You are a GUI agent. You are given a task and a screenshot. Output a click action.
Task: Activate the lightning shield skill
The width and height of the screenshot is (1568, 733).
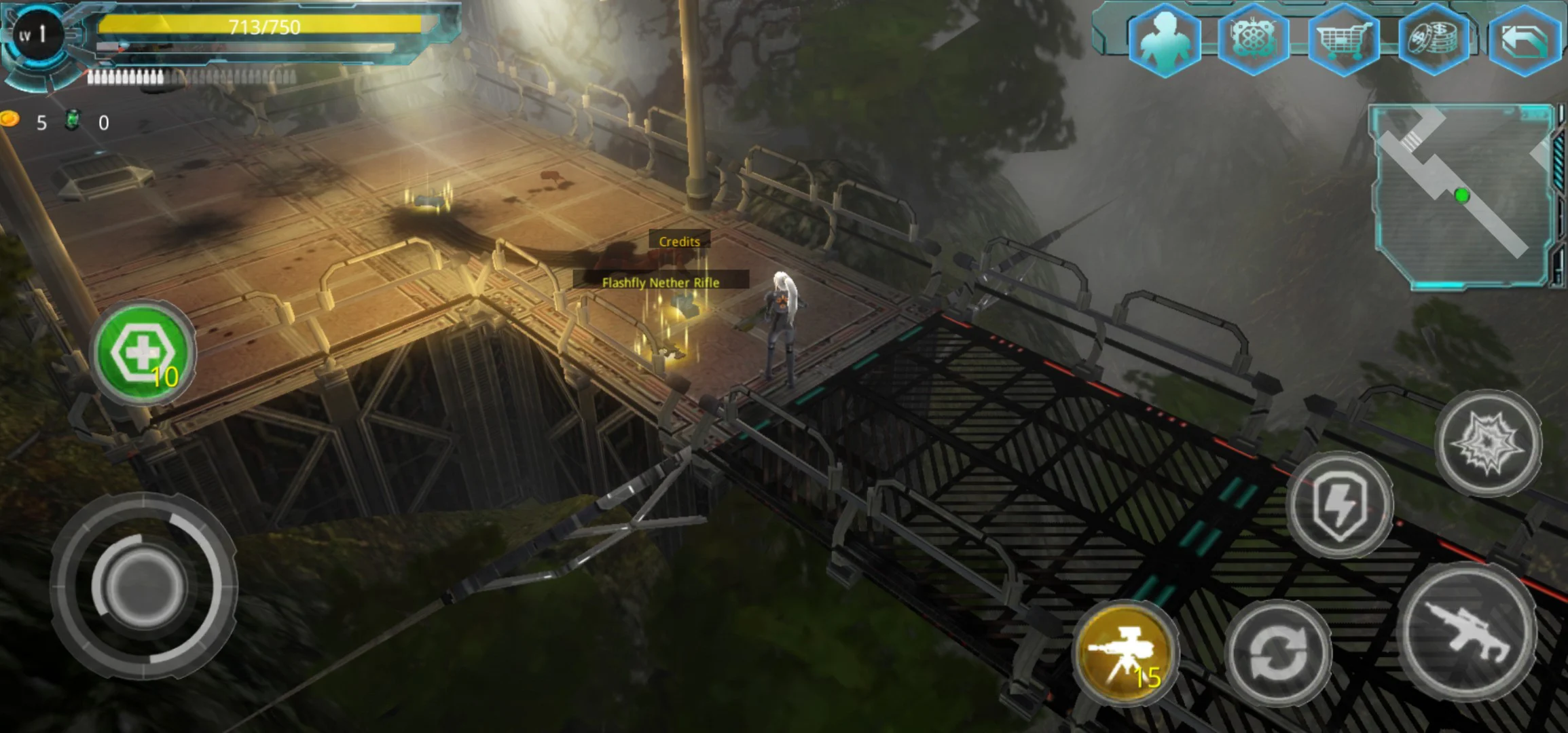point(1339,505)
